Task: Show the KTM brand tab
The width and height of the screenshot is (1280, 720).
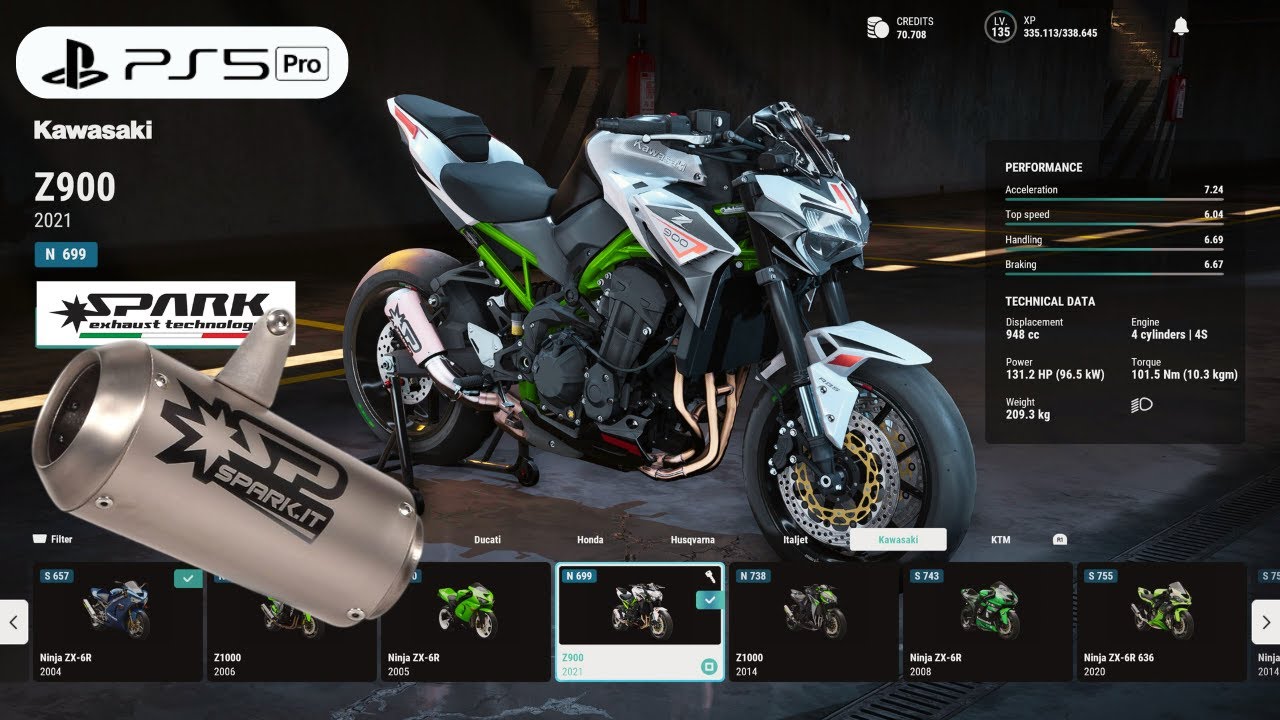Action: [1000, 540]
